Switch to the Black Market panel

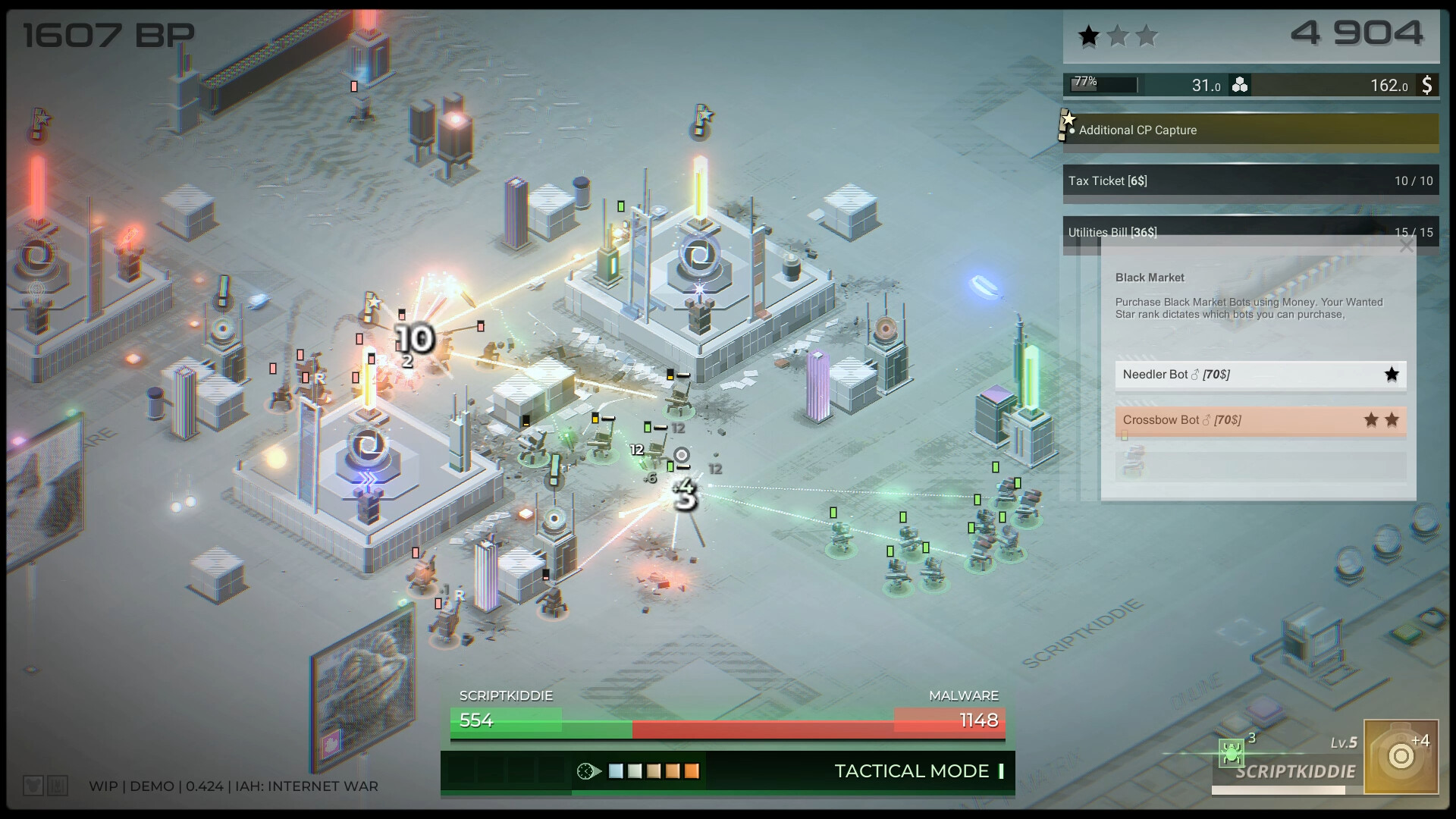pyautogui.click(x=1149, y=278)
